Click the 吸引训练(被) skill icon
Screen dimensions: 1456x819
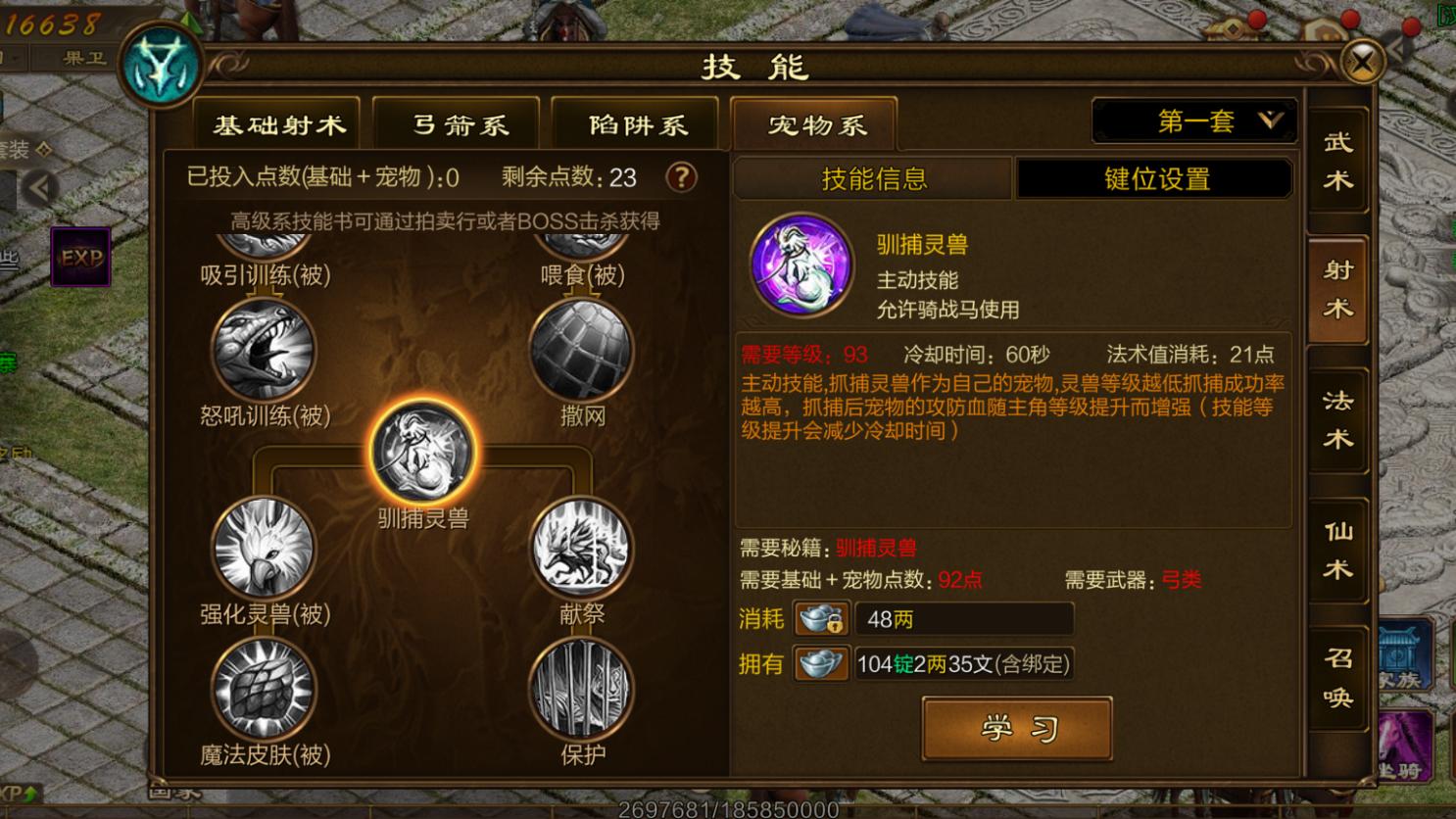pyautogui.click(x=262, y=240)
